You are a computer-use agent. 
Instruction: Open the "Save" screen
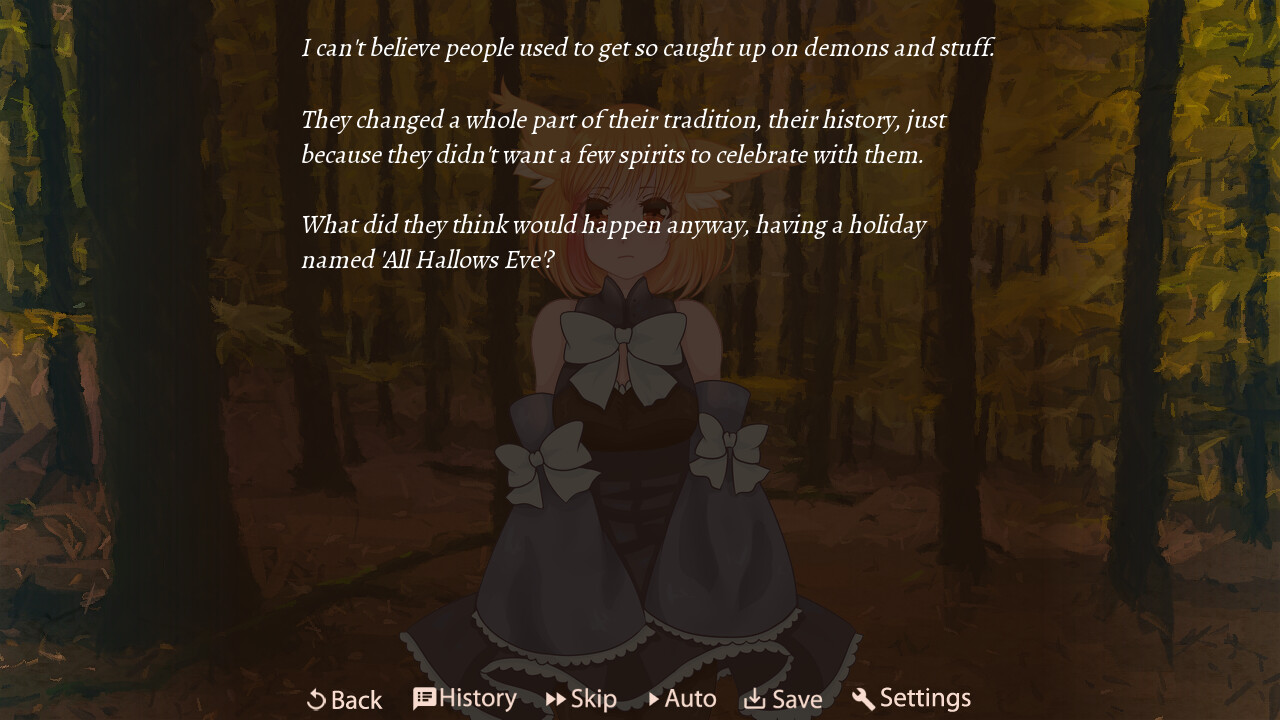click(784, 699)
